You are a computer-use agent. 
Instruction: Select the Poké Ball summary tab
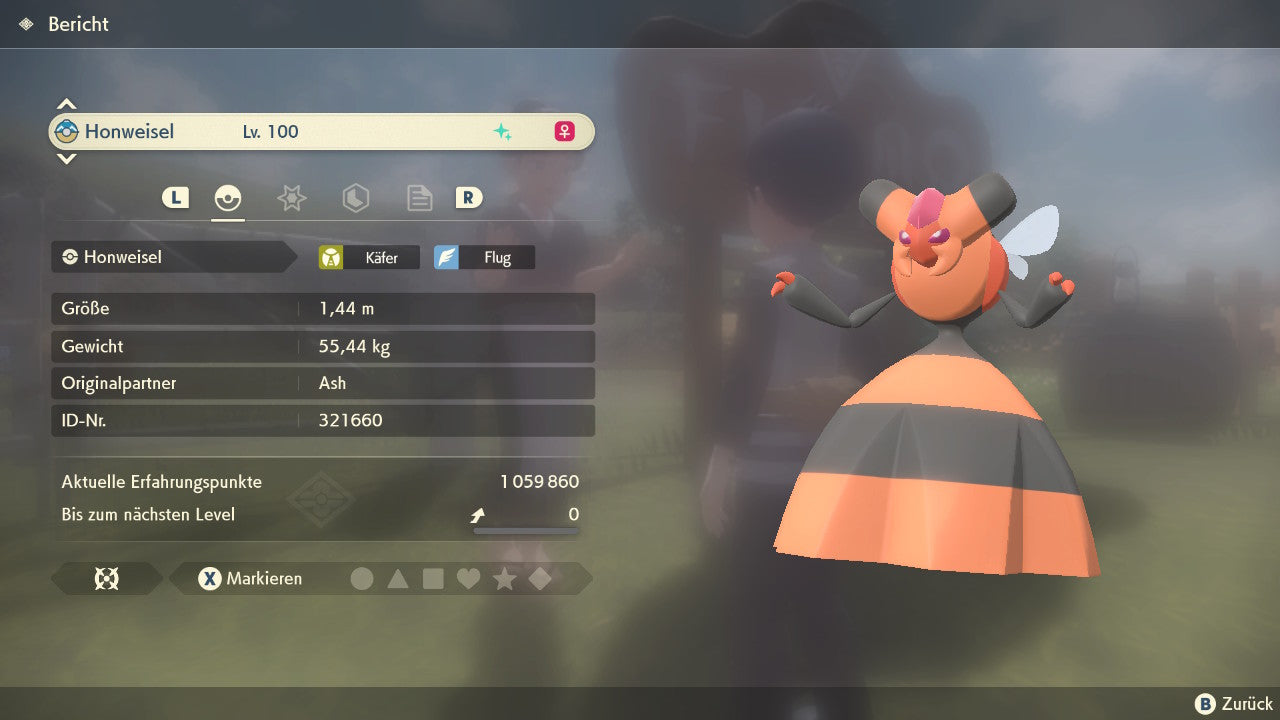coord(228,198)
